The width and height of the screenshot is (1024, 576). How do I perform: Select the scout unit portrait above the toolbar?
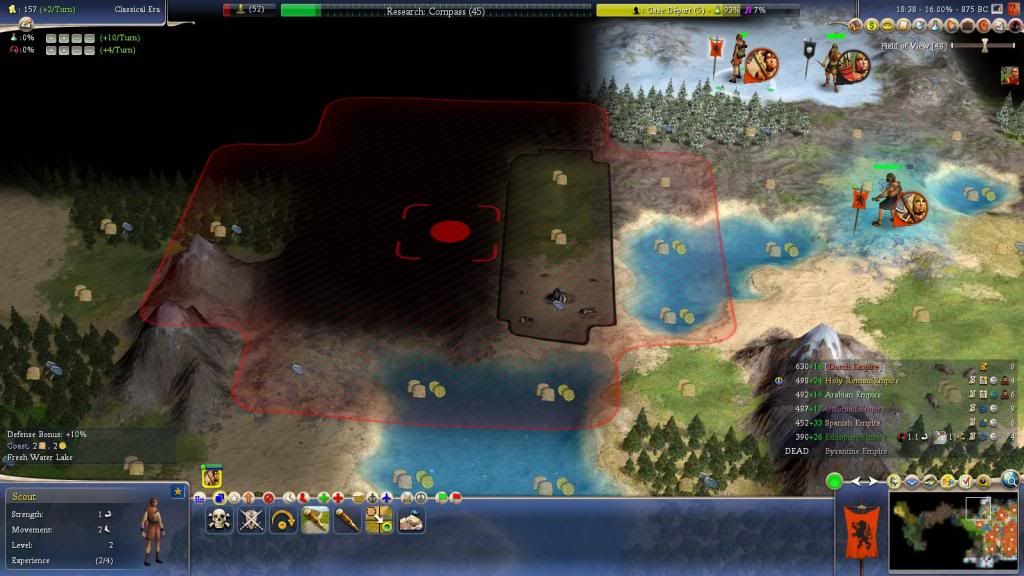tap(211, 478)
